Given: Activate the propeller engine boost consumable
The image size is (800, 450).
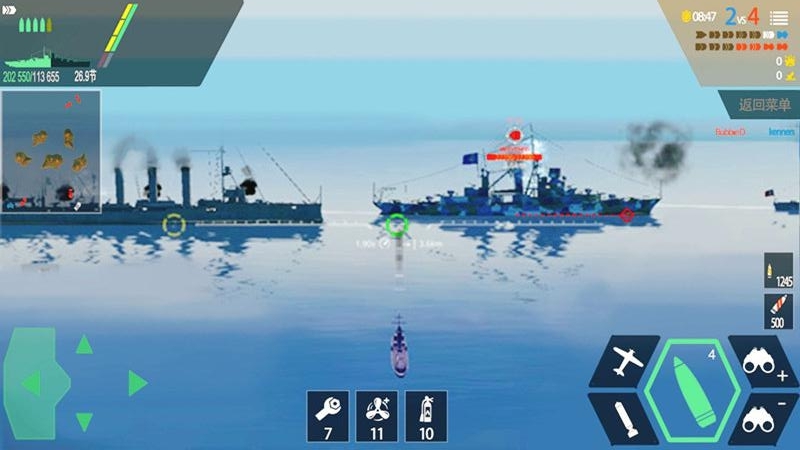Looking at the screenshot, I should tap(377, 415).
